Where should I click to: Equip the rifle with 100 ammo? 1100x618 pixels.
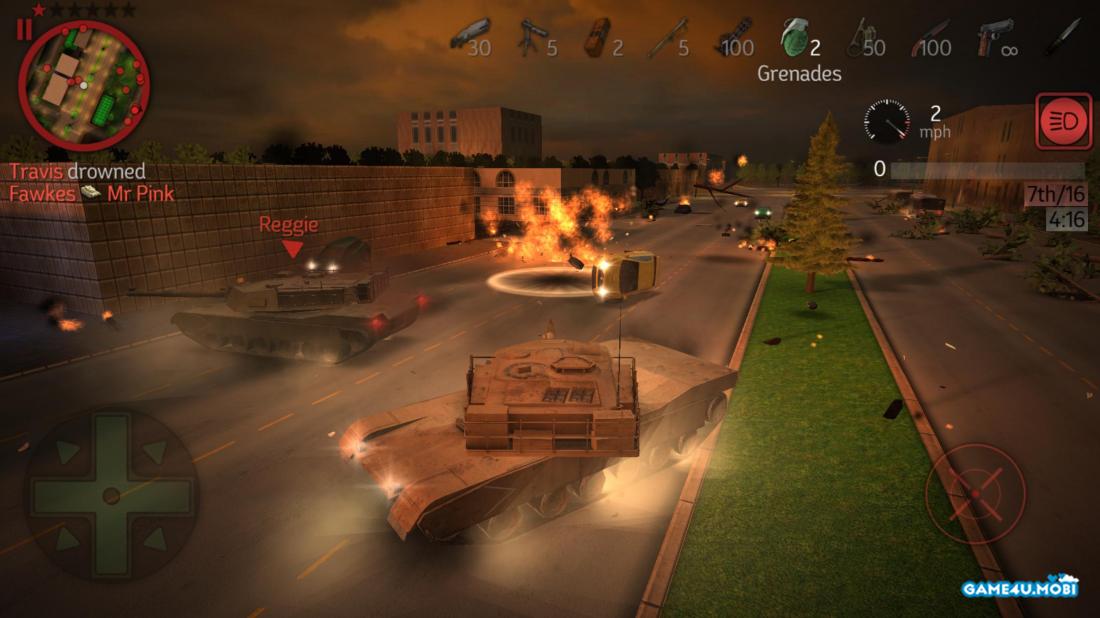pyautogui.click(x=925, y=38)
